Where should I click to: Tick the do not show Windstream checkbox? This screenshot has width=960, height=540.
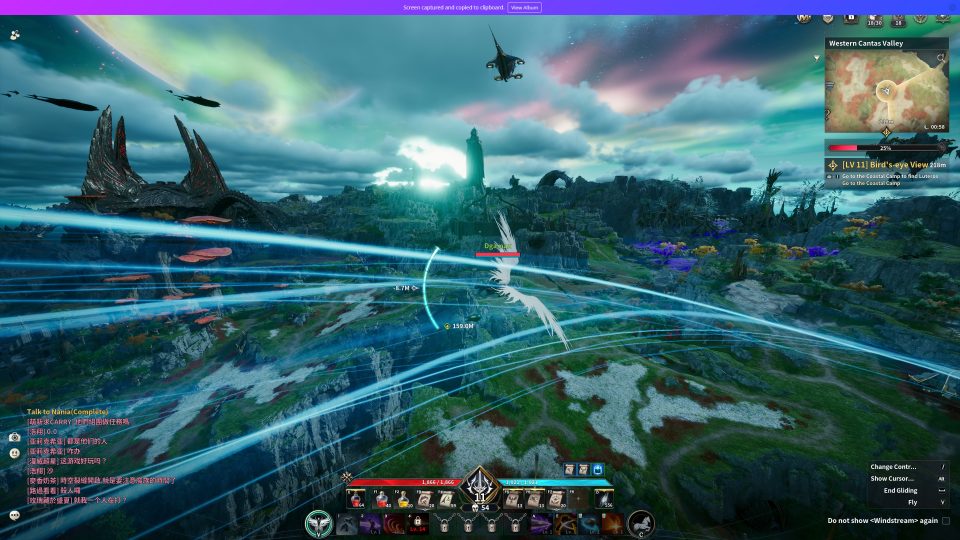coord(945,521)
